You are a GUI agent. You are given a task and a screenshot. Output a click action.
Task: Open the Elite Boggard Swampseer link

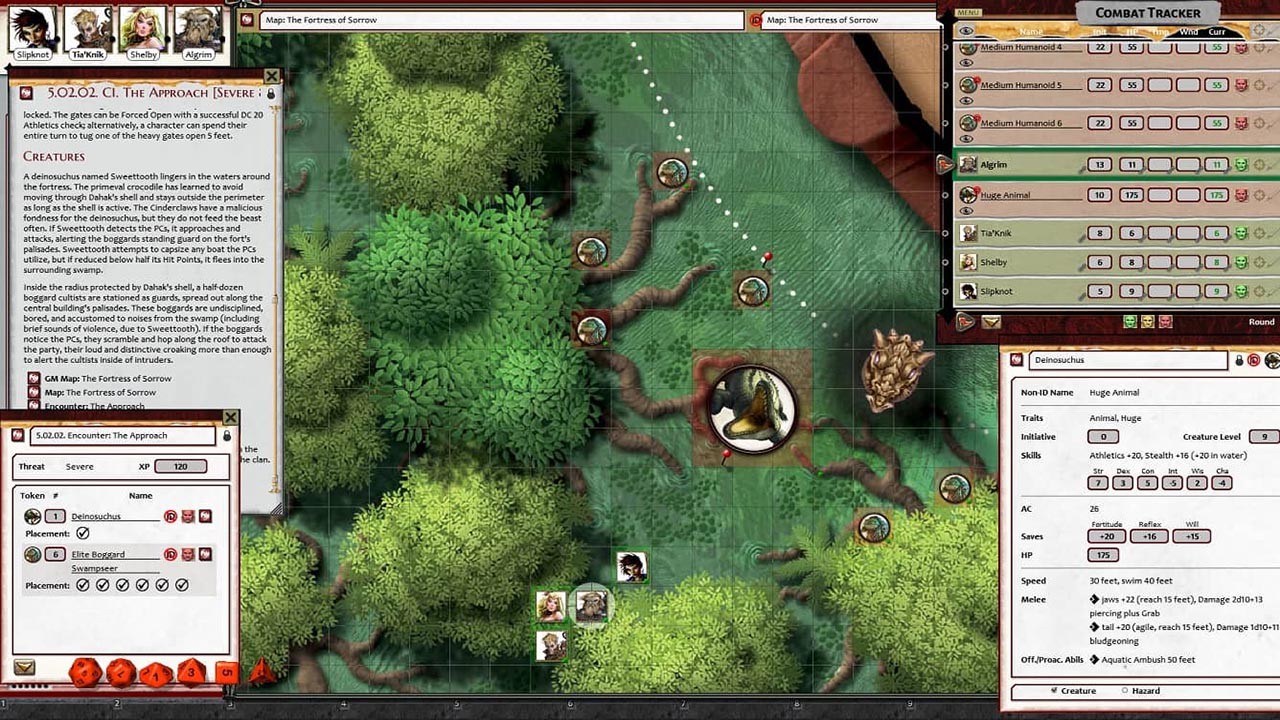point(98,554)
